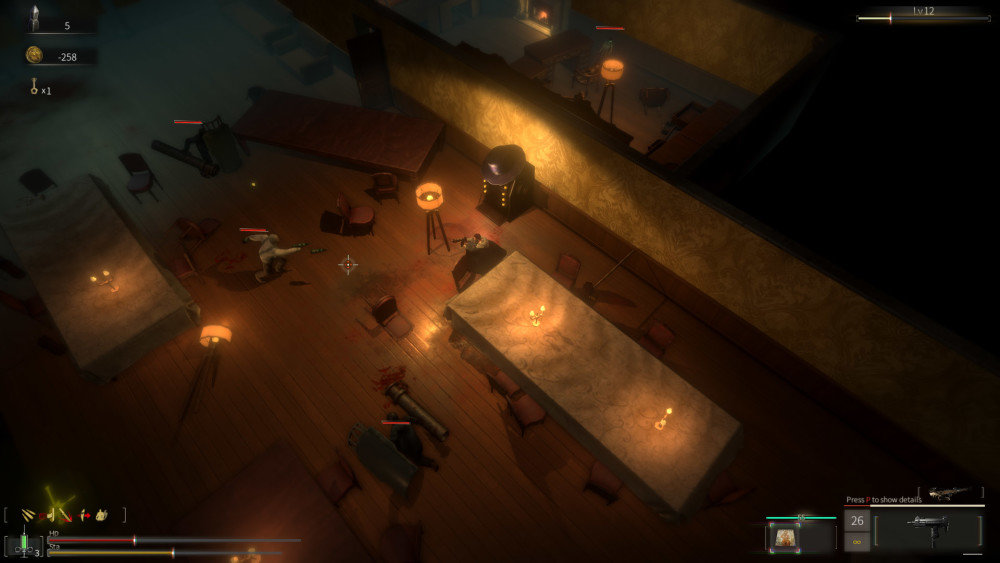Click the portrait item slot beside ammo
This screenshot has width=1000, height=563.
[783, 538]
